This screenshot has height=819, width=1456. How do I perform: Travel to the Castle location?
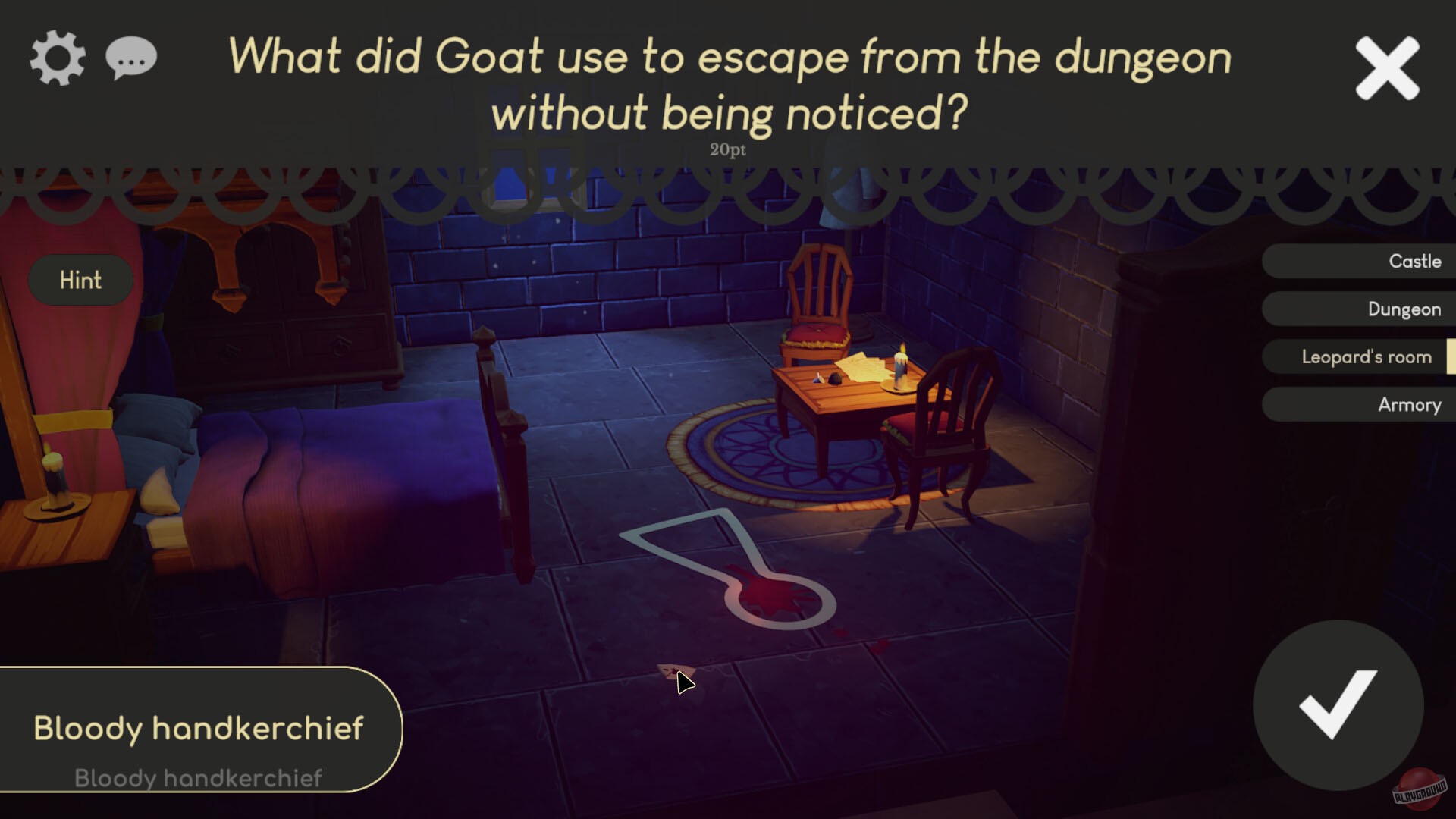pos(1365,261)
